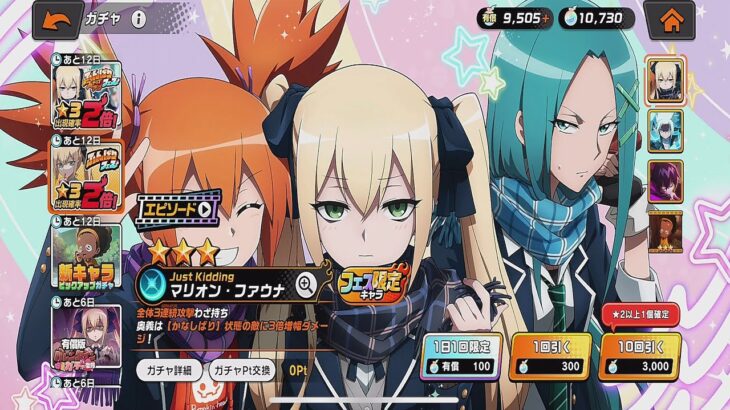Screen dimensions: 730x410
Task: Select the blonde character portrait thumbnail
Action: click(665, 80)
